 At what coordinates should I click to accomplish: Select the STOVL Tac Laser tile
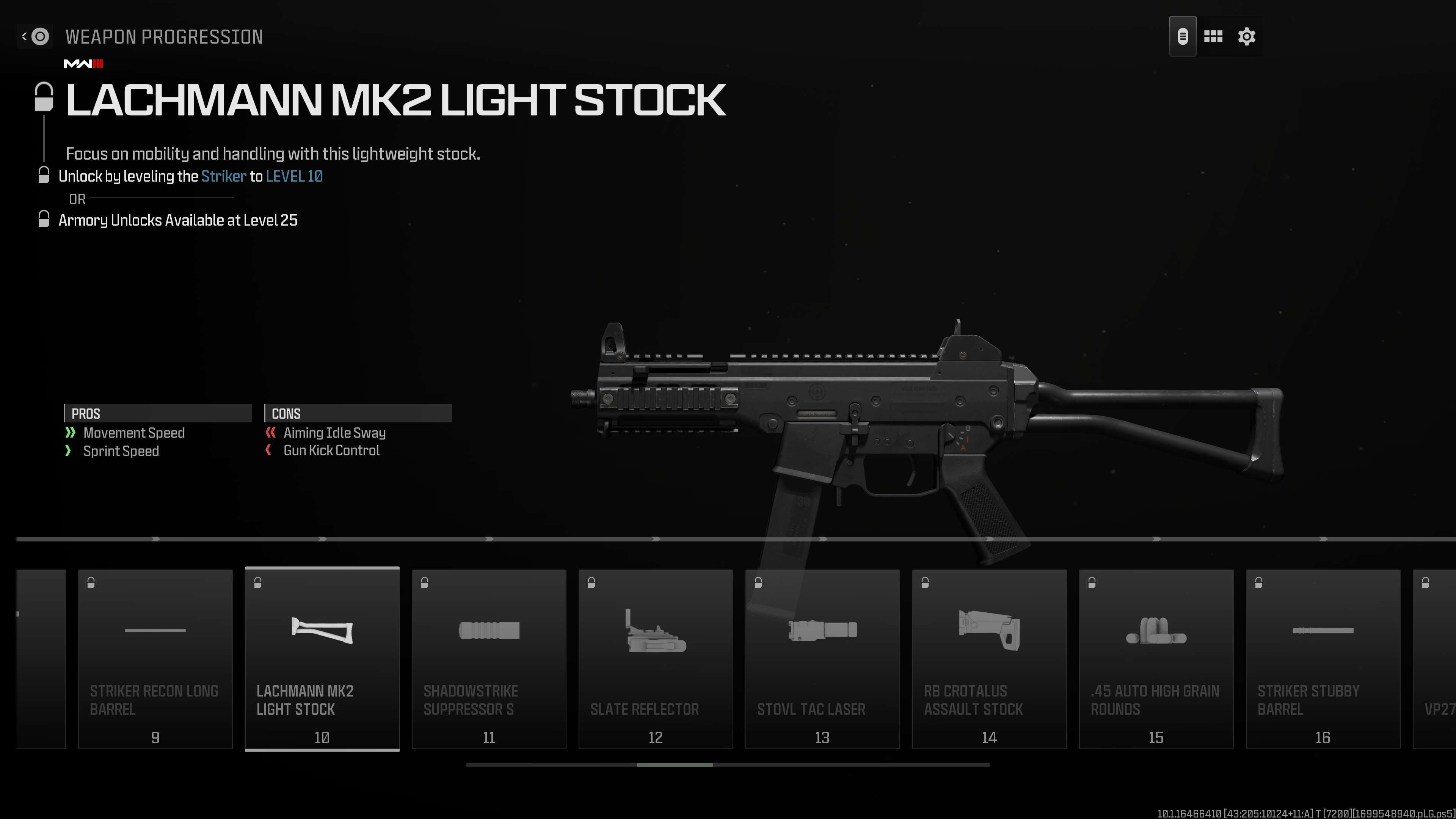[822, 659]
